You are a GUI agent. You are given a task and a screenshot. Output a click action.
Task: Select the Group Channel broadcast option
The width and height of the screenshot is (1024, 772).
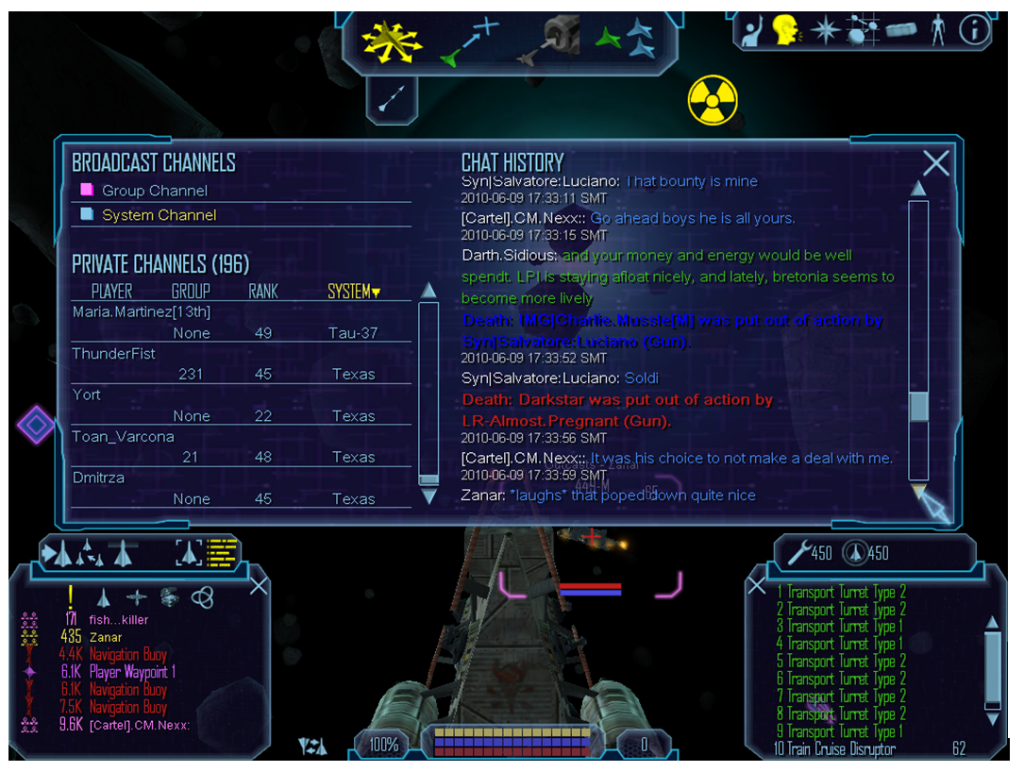(154, 190)
